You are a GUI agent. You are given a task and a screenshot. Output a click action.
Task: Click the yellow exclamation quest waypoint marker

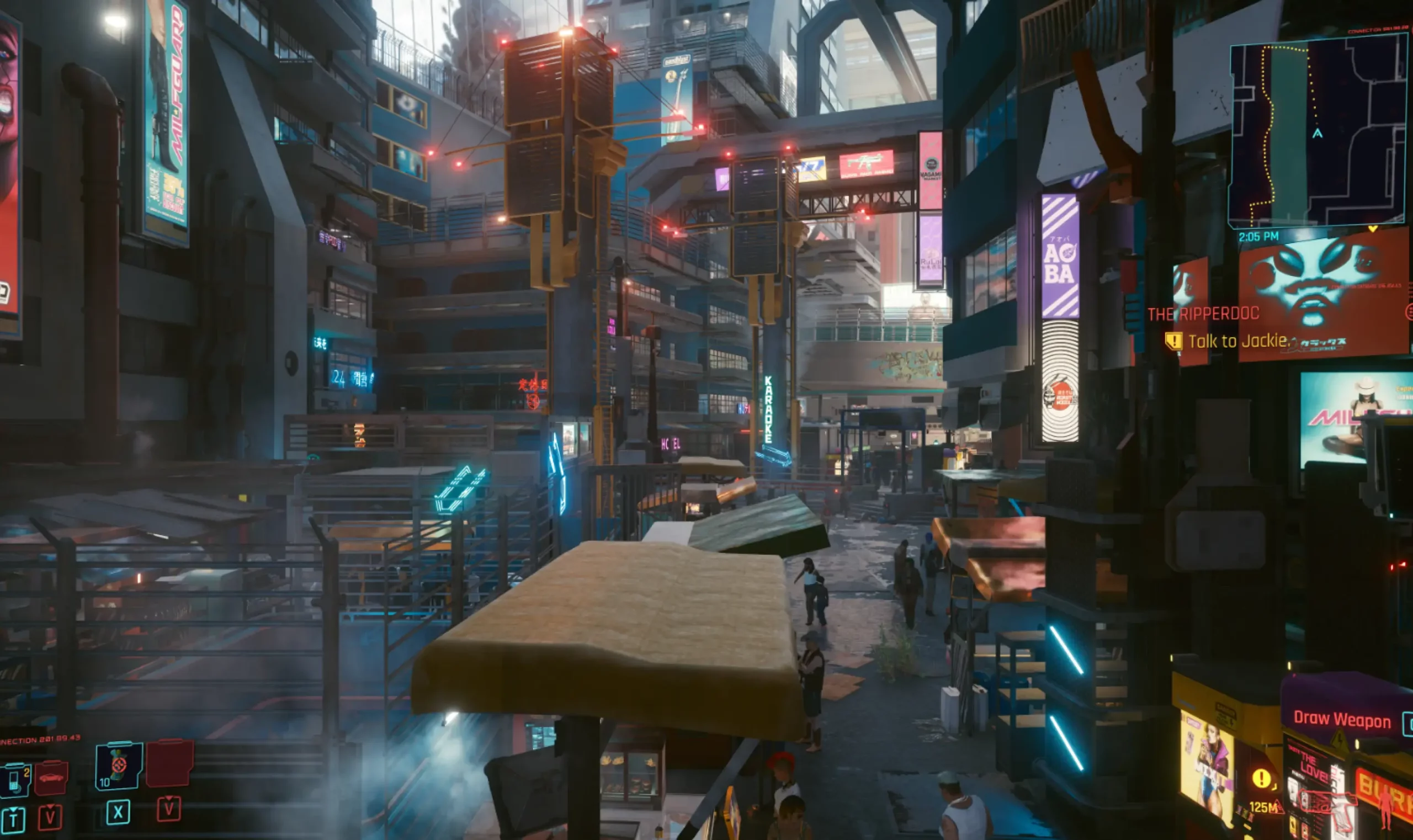1261,778
